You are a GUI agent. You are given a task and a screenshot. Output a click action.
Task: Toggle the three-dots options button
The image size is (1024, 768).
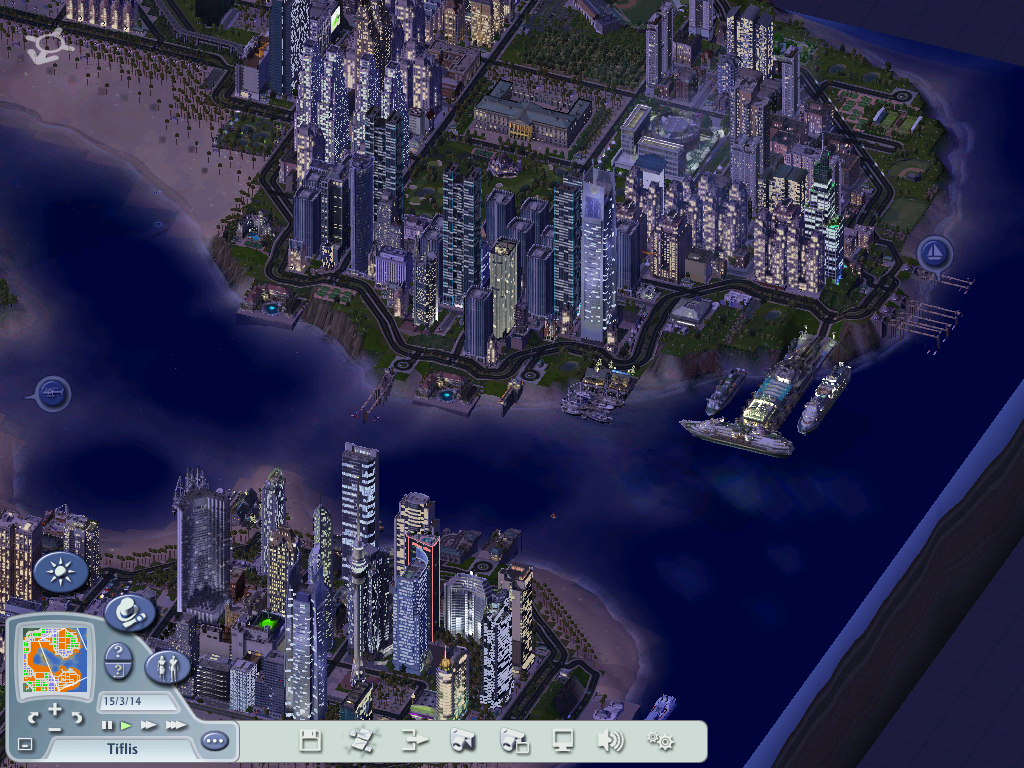coord(214,741)
